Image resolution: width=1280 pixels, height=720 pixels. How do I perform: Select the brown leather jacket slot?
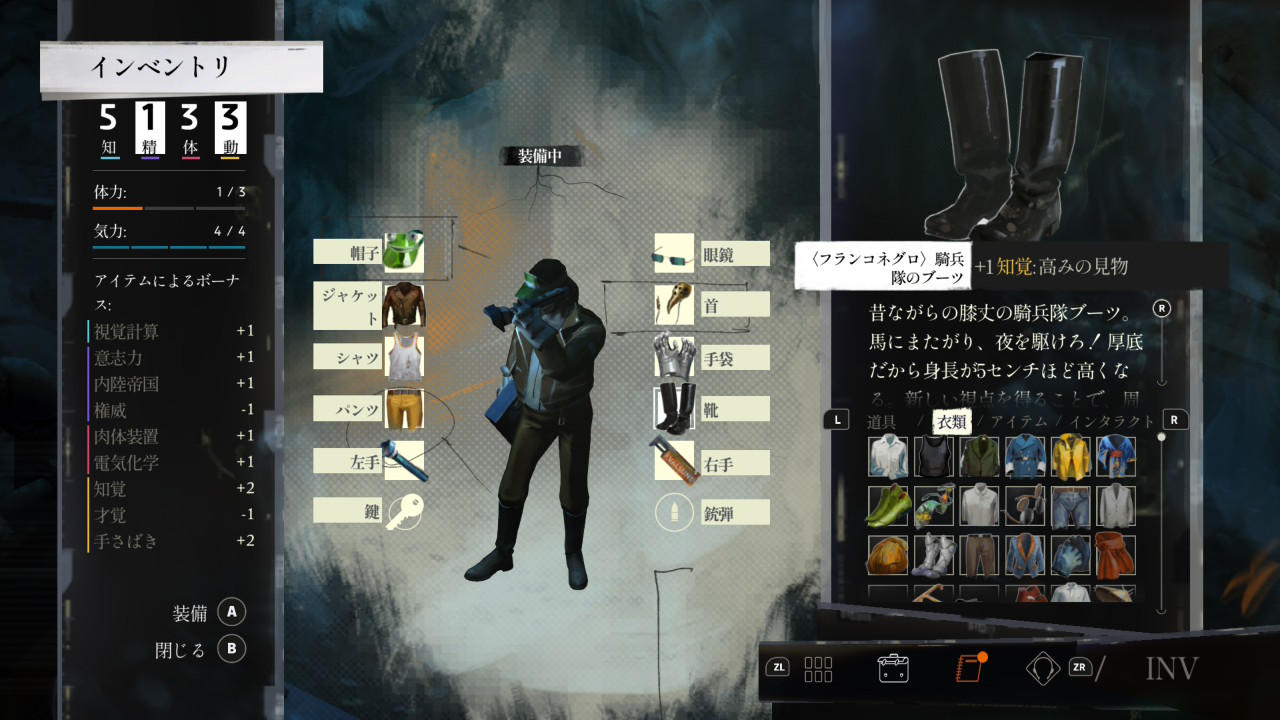403,304
